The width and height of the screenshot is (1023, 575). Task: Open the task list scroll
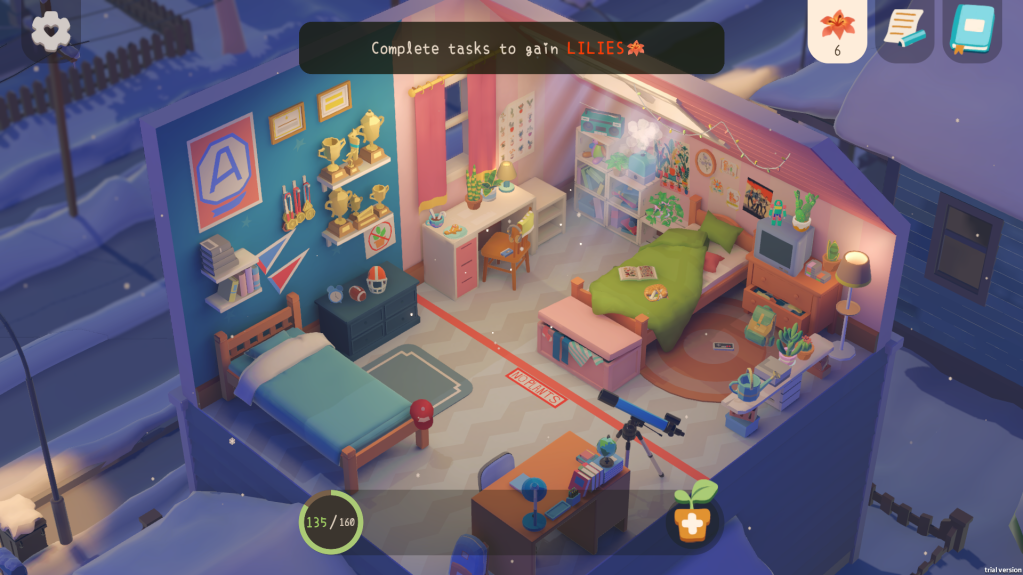point(904,30)
